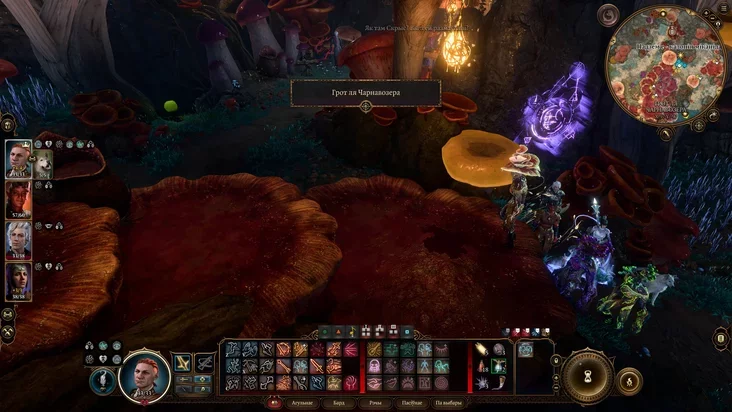This screenshot has width=732, height=412.
Task: Click the round button left of main portrait
Action: (101, 381)
